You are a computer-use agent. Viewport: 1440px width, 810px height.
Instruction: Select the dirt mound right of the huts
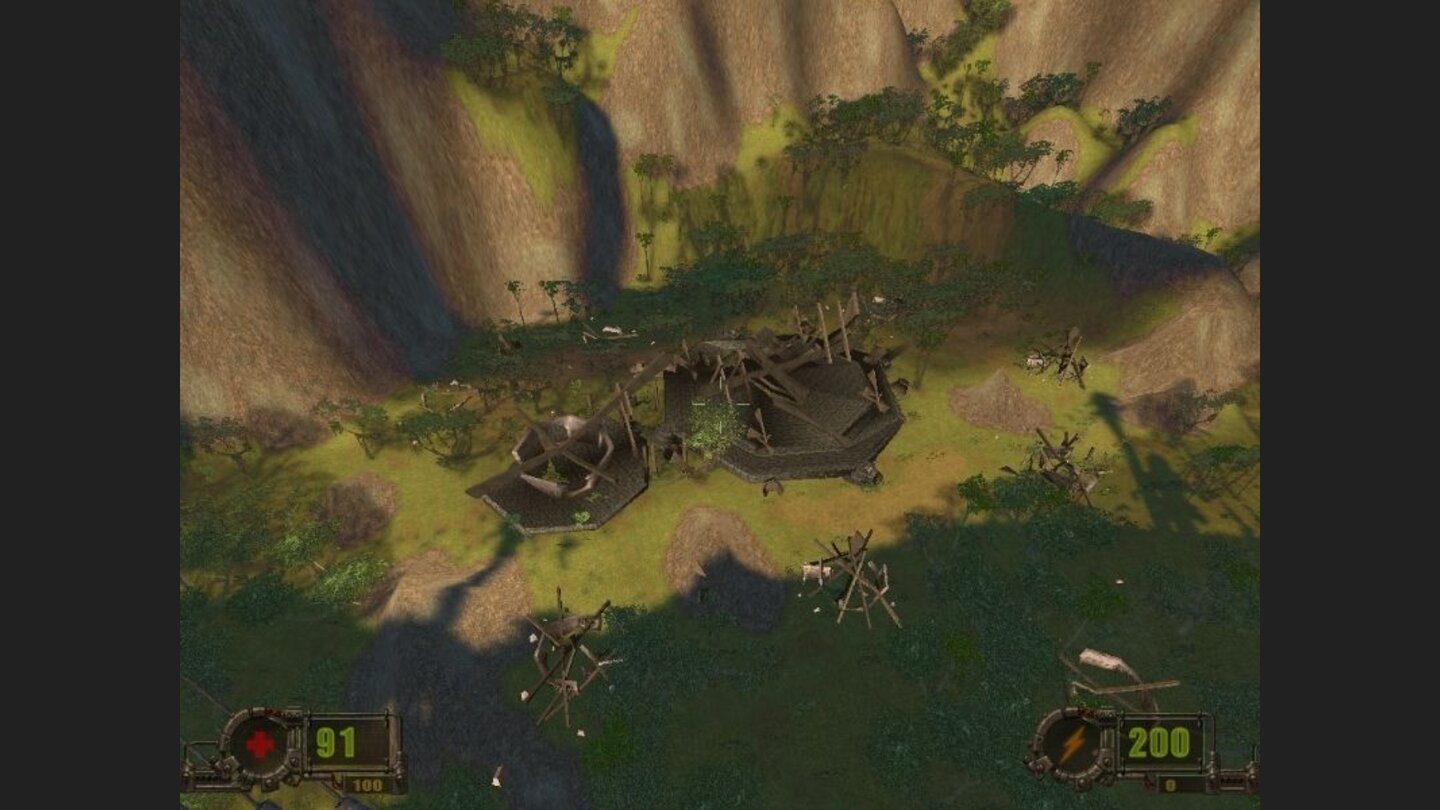tap(1000, 400)
